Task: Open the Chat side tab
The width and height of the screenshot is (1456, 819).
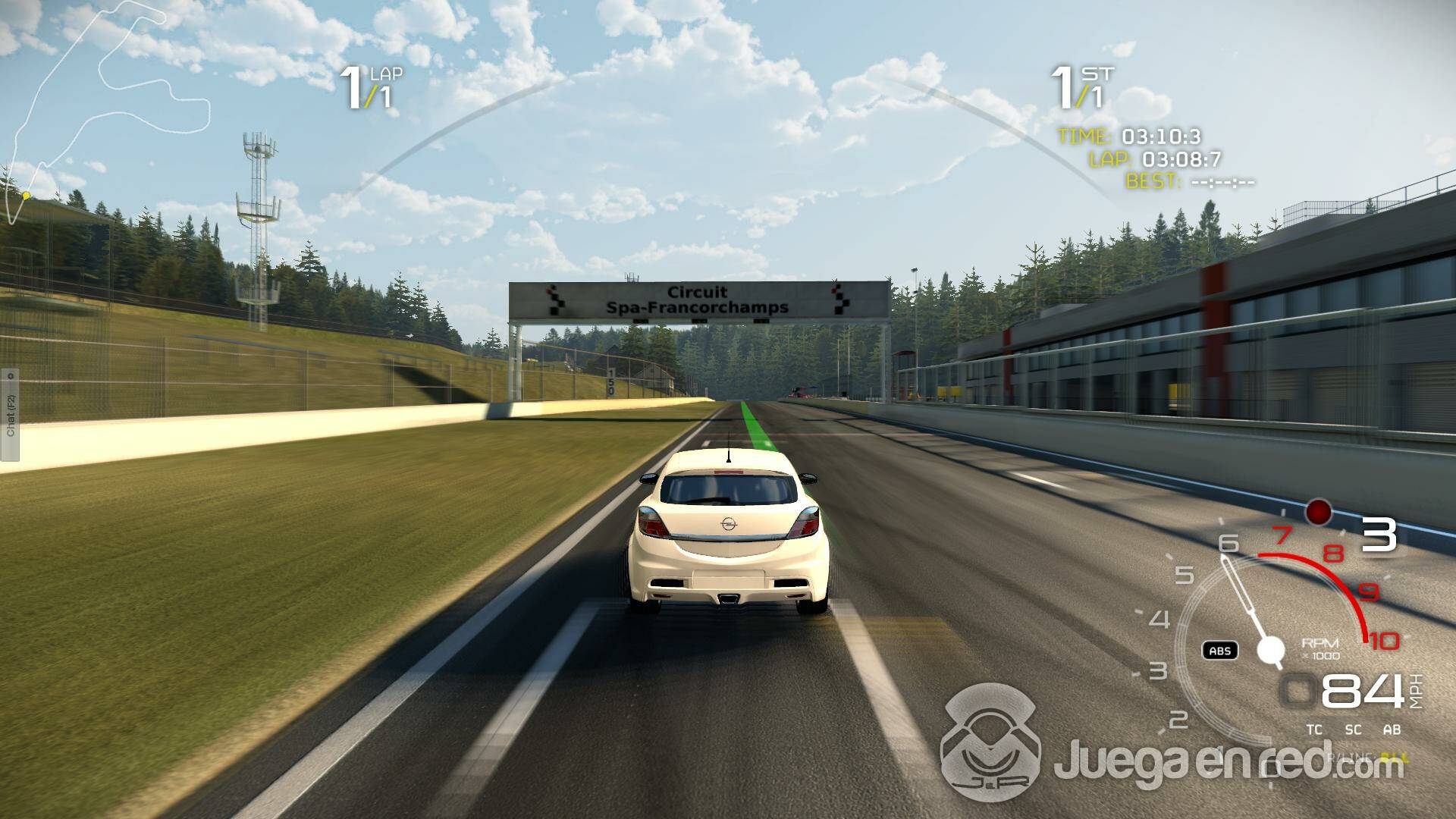Action: pyautogui.click(x=10, y=415)
